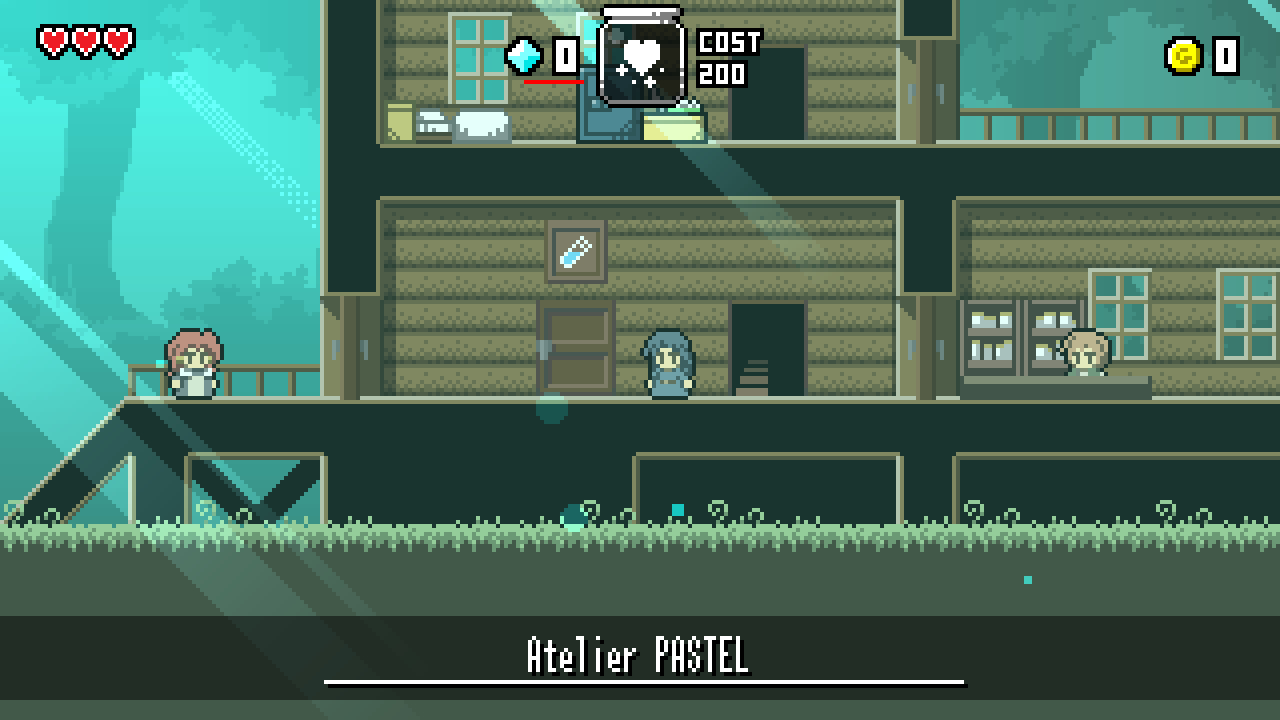This screenshot has width=1280, height=720.
Task: Talk to the blue-haired shopkeeper
Action: click(668, 365)
